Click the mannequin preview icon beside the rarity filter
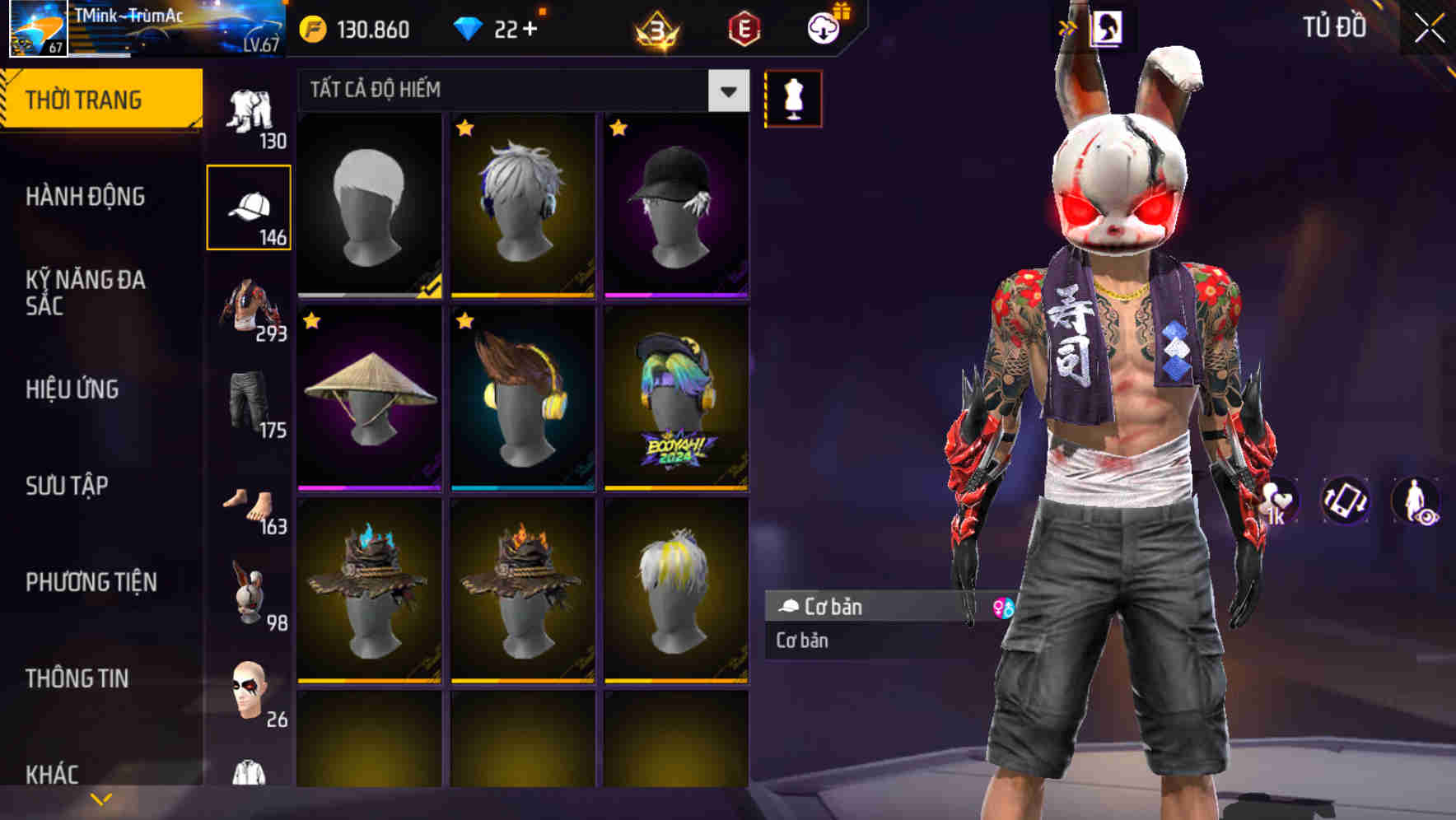Viewport: 1456px width, 820px height. [x=793, y=97]
